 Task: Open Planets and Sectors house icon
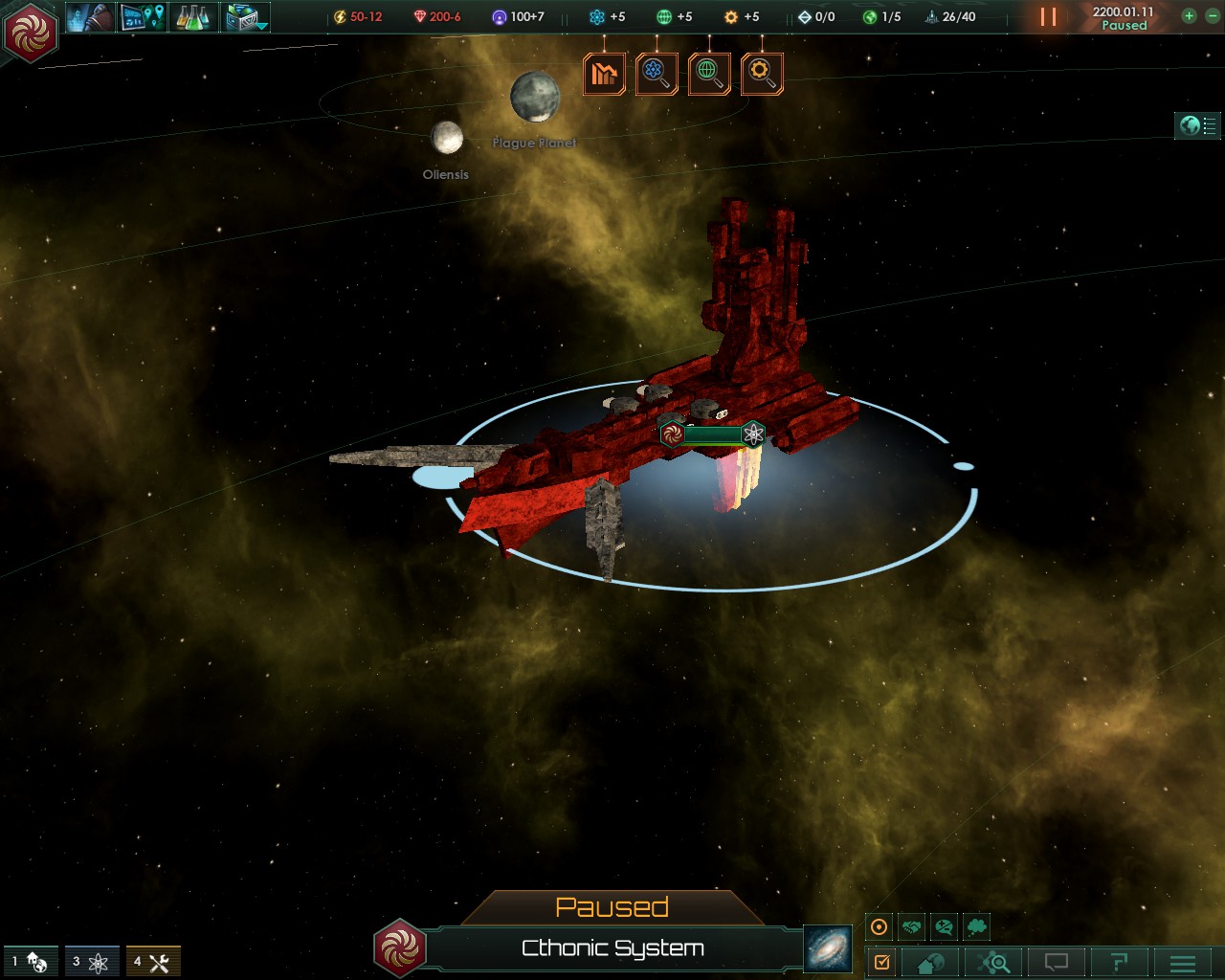coord(928,962)
